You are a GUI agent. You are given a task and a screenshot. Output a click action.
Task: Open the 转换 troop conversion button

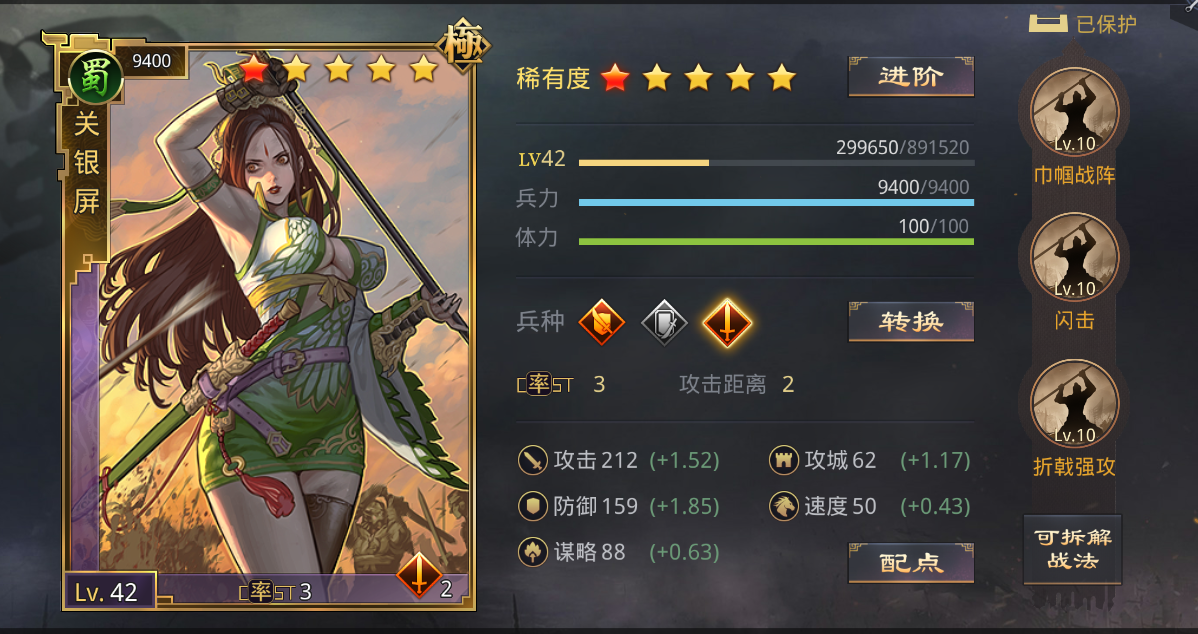[x=911, y=322]
